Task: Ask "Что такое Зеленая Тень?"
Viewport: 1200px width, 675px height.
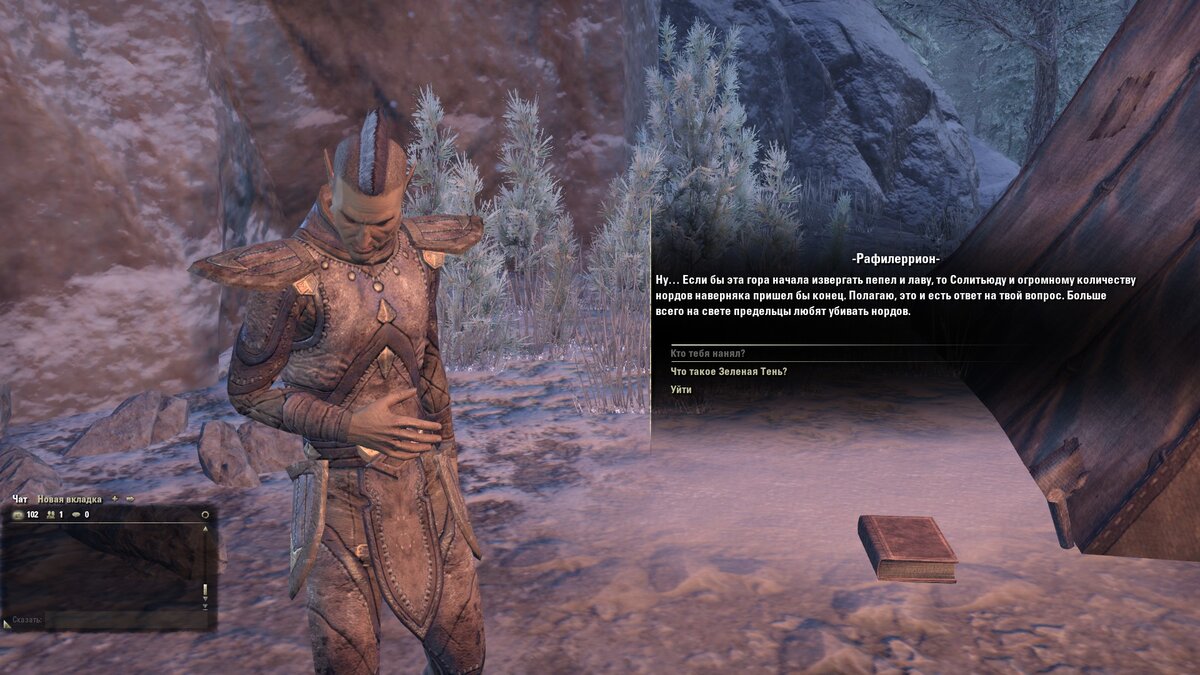Action: point(729,371)
